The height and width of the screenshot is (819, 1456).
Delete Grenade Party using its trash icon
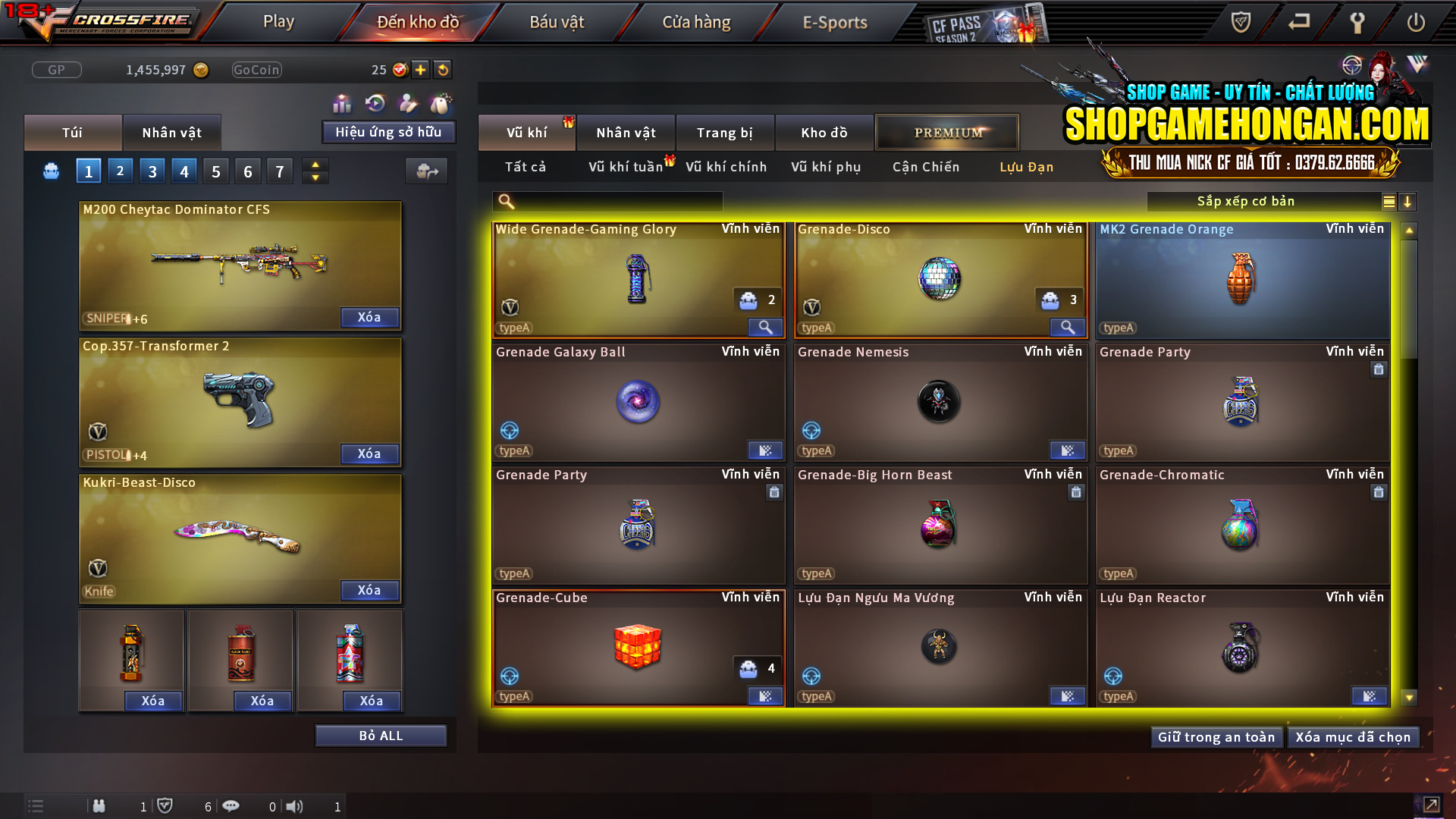[1379, 369]
